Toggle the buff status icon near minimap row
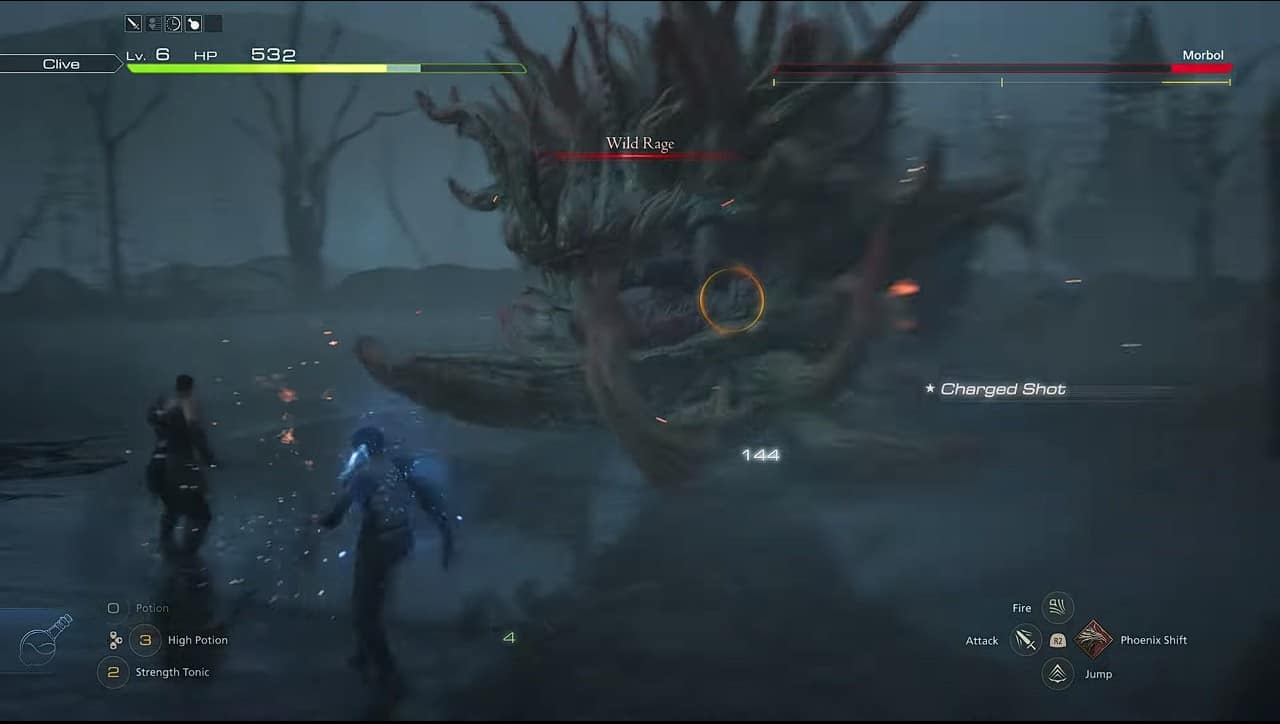 pyautogui.click(x=152, y=23)
